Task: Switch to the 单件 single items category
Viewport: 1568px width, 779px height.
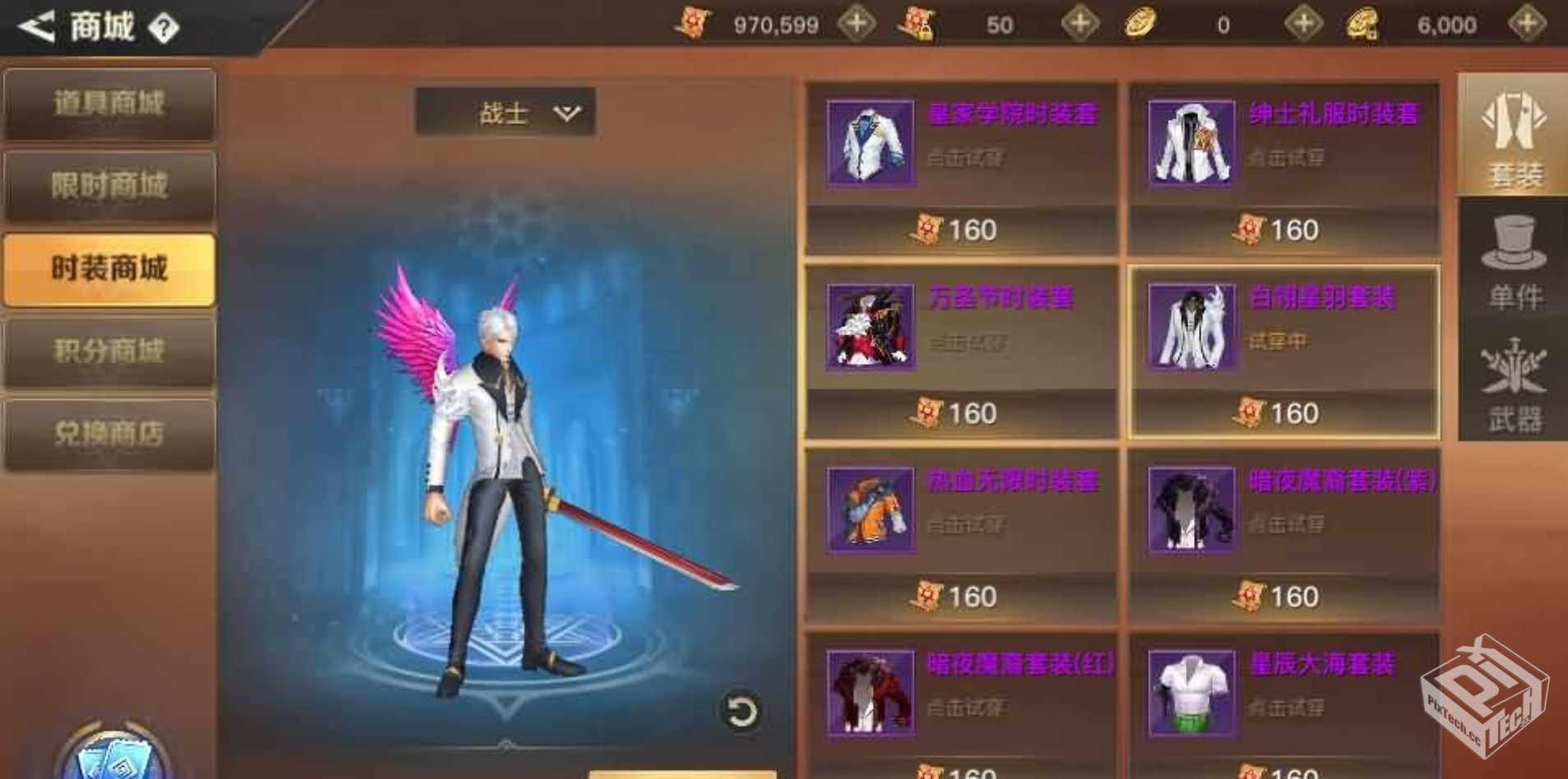Action: click(1513, 261)
